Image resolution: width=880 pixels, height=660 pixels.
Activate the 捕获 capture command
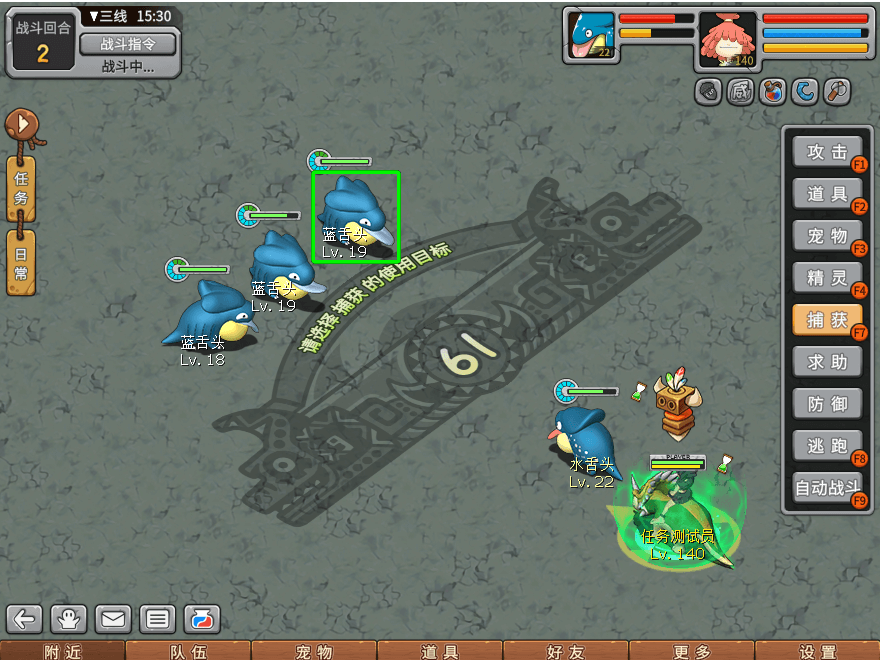[827, 320]
